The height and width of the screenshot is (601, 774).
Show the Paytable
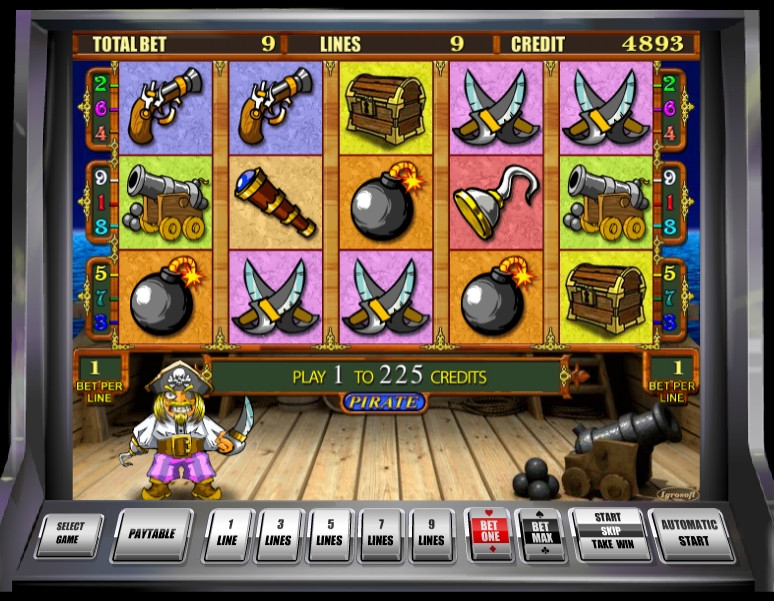pos(151,533)
